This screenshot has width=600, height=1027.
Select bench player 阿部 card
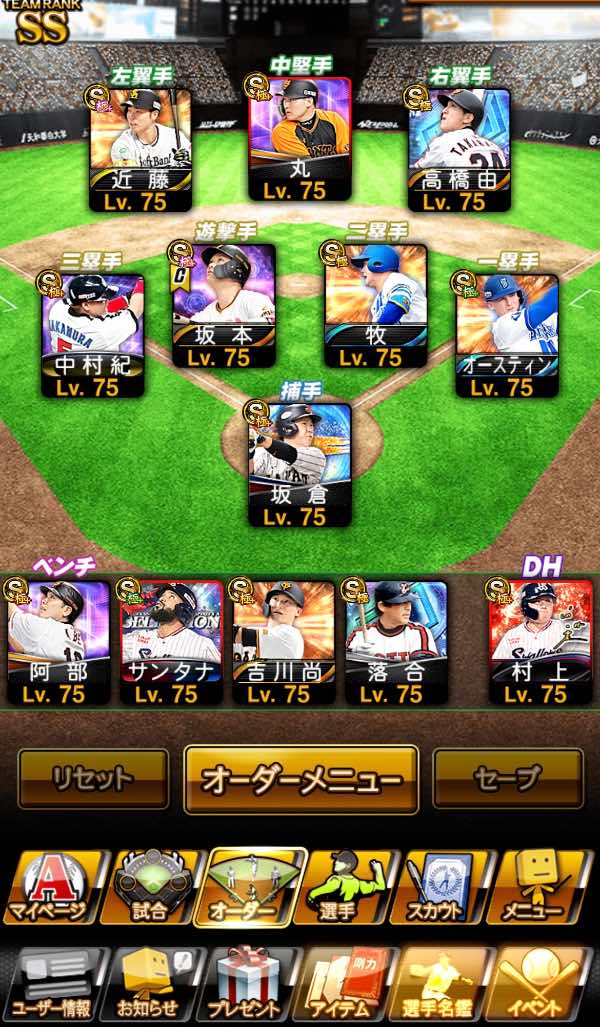coord(58,640)
